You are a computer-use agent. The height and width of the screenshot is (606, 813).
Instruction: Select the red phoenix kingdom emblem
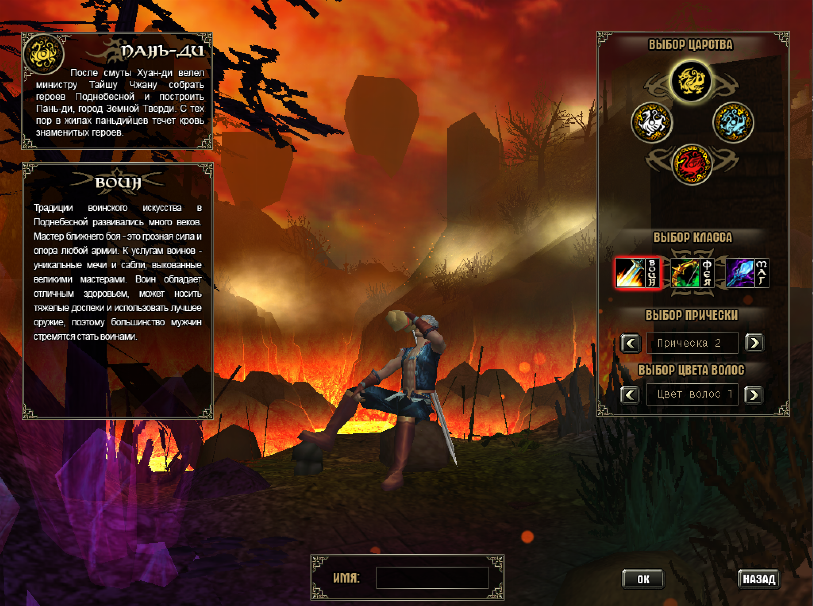[x=690, y=162]
